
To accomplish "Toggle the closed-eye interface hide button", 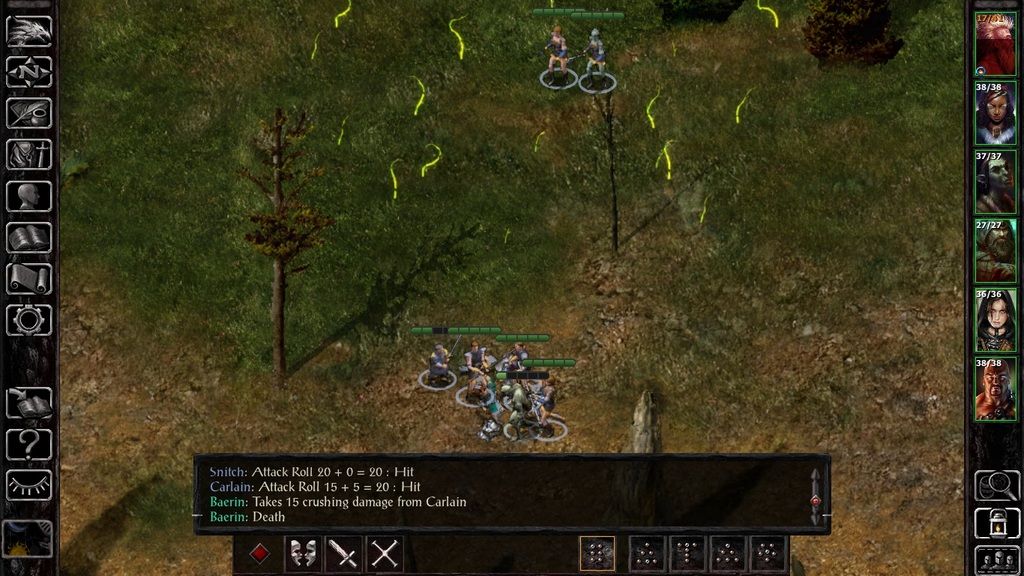I will pyautogui.click(x=29, y=484).
